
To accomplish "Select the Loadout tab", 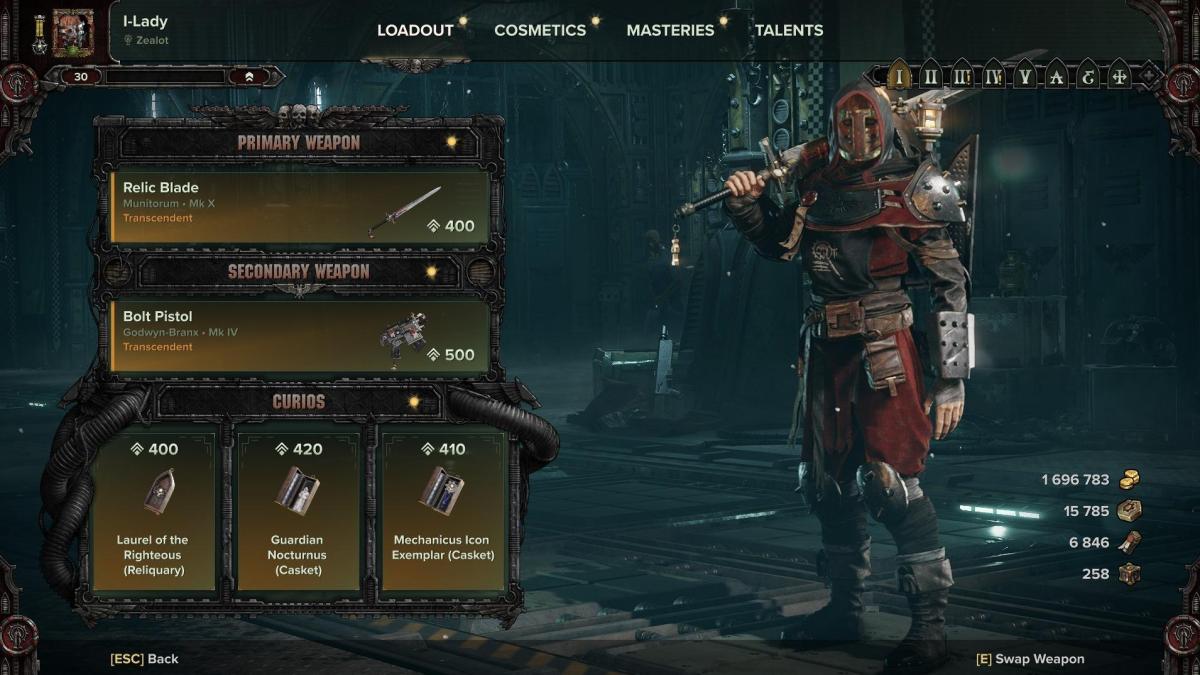I will (x=415, y=30).
